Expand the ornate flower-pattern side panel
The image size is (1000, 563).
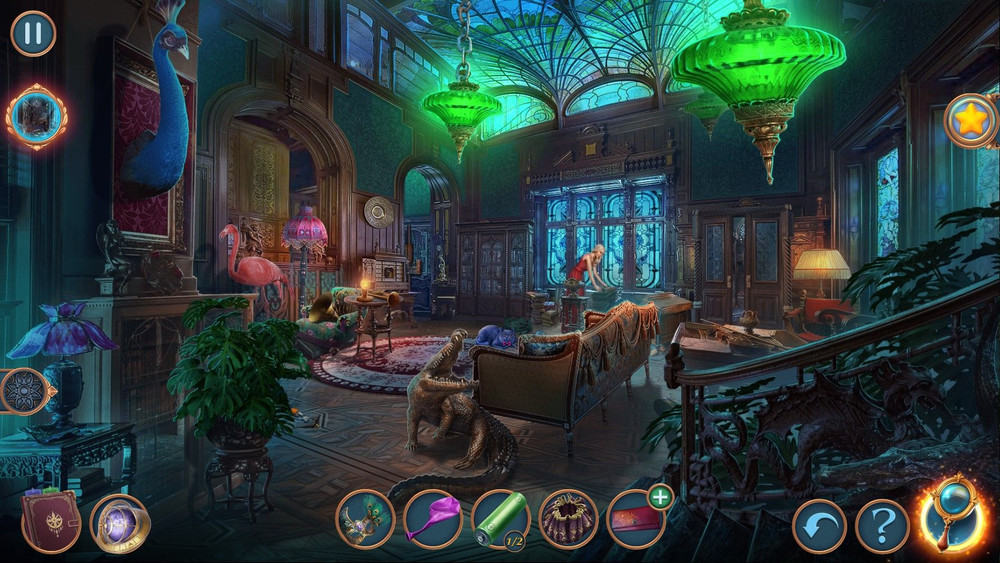tap(22, 391)
